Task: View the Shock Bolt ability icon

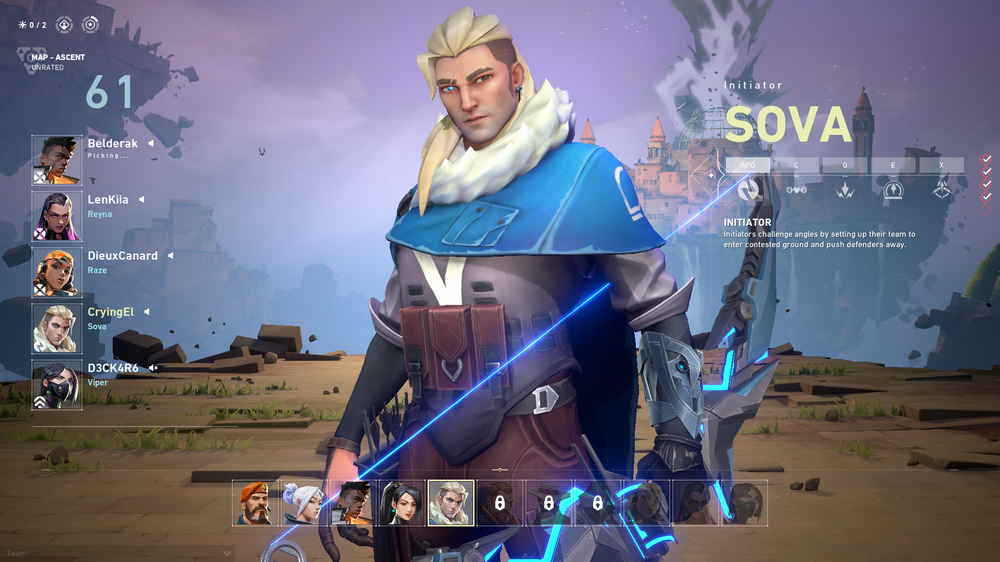Action: [845, 188]
